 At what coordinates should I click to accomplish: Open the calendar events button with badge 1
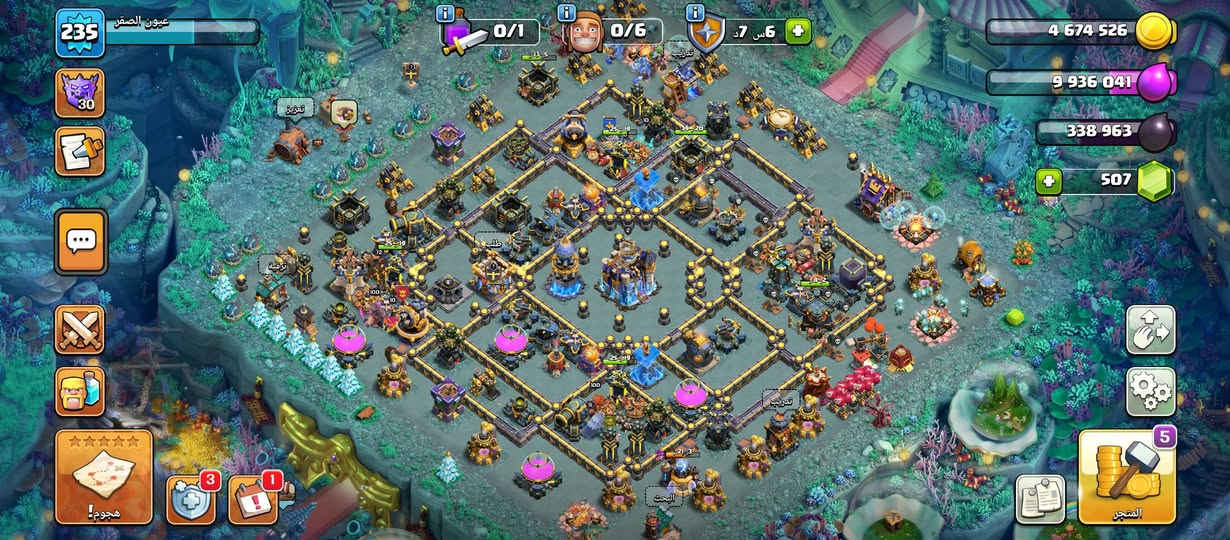click(253, 499)
